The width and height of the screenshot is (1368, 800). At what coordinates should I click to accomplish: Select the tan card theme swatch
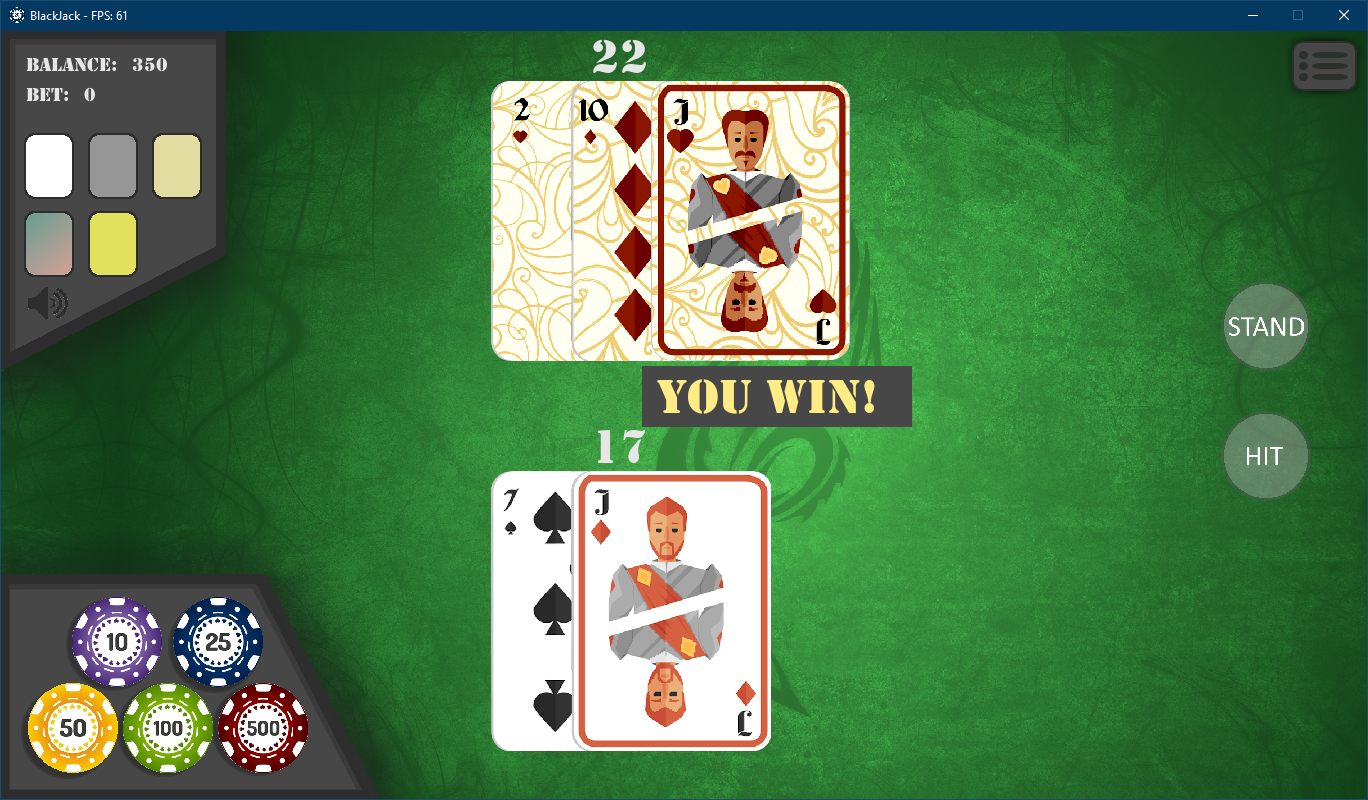tap(176, 166)
